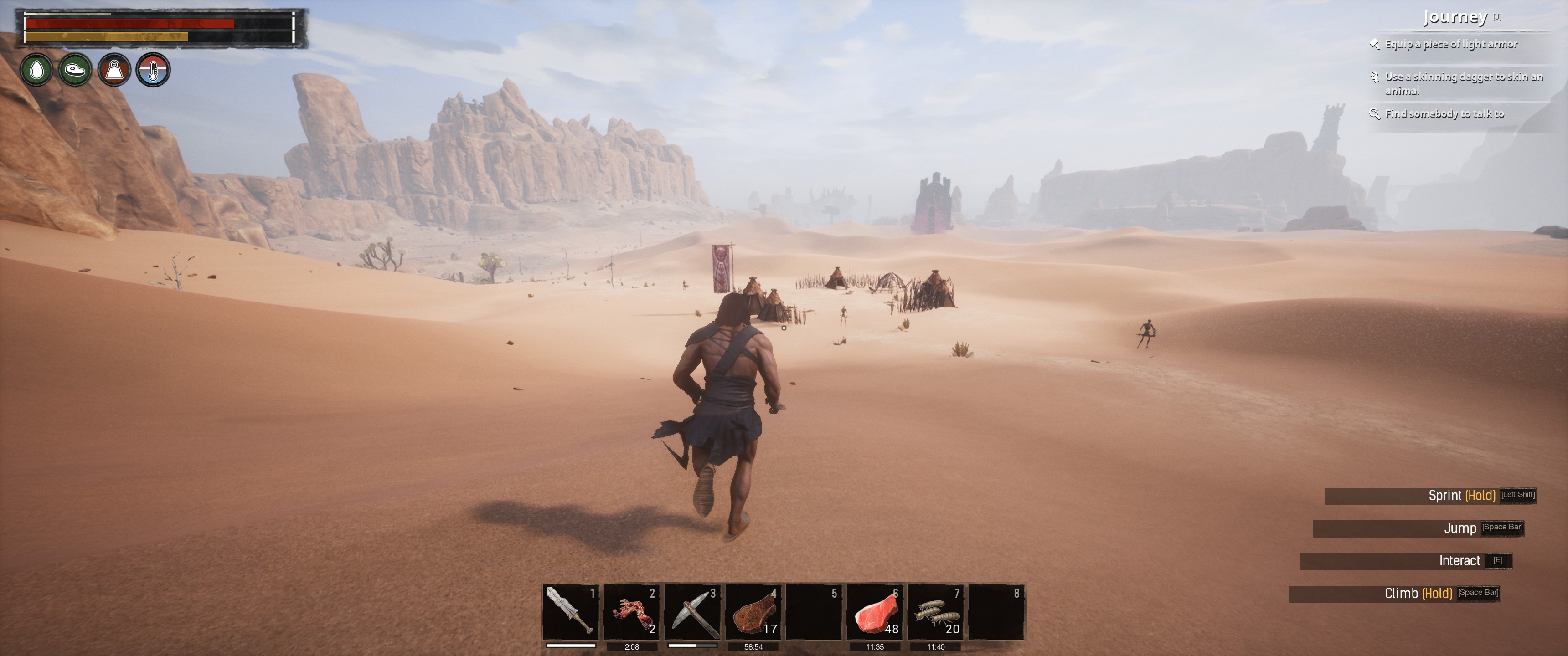Click the water drop thirst status icon
1568x656 pixels.
36,70
